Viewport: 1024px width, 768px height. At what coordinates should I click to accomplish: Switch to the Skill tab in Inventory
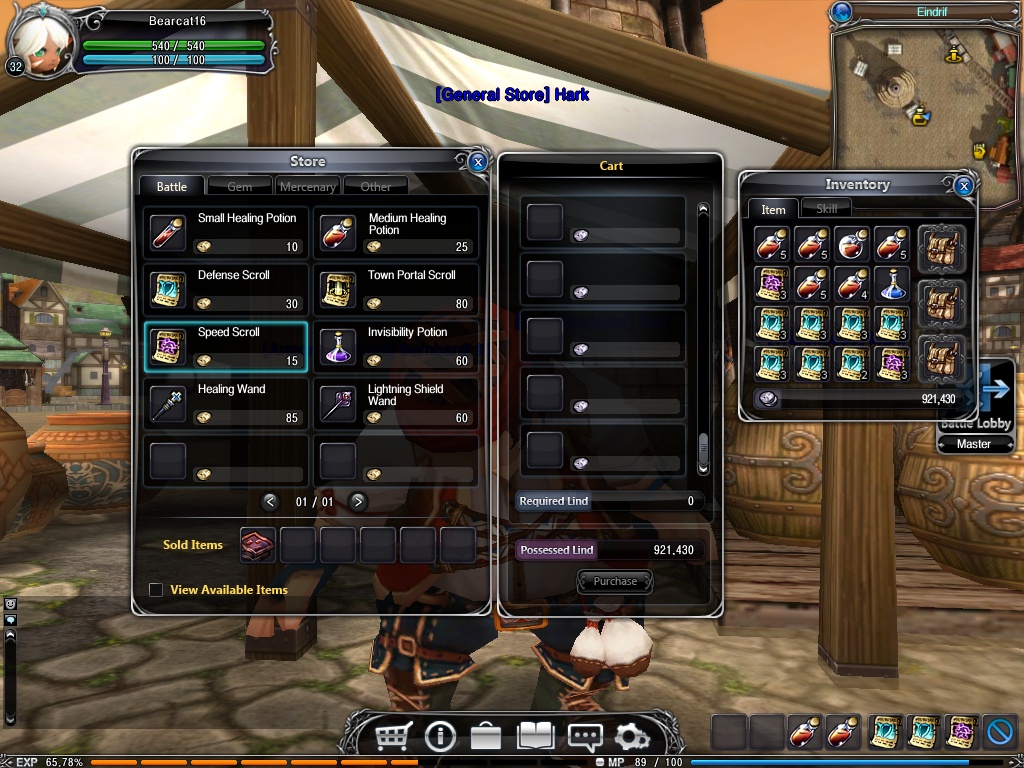pyautogui.click(x=826, y=209)
